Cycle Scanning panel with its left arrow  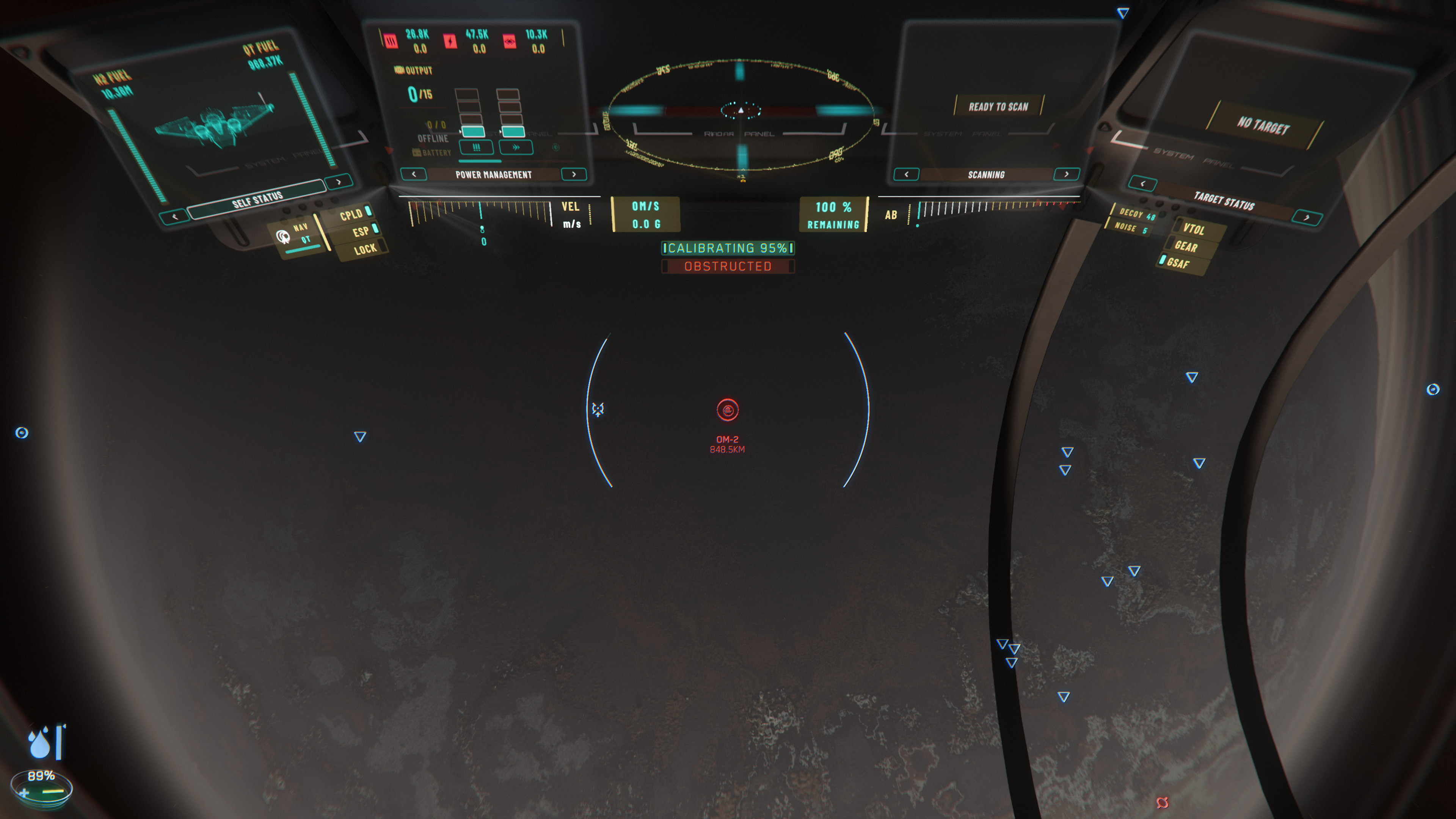906,174
